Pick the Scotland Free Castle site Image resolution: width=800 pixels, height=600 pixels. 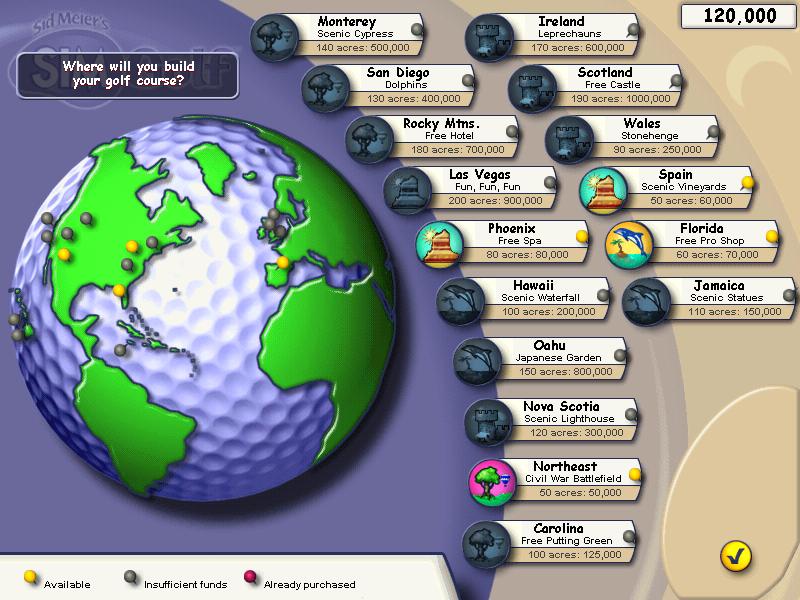coord(604,86)
